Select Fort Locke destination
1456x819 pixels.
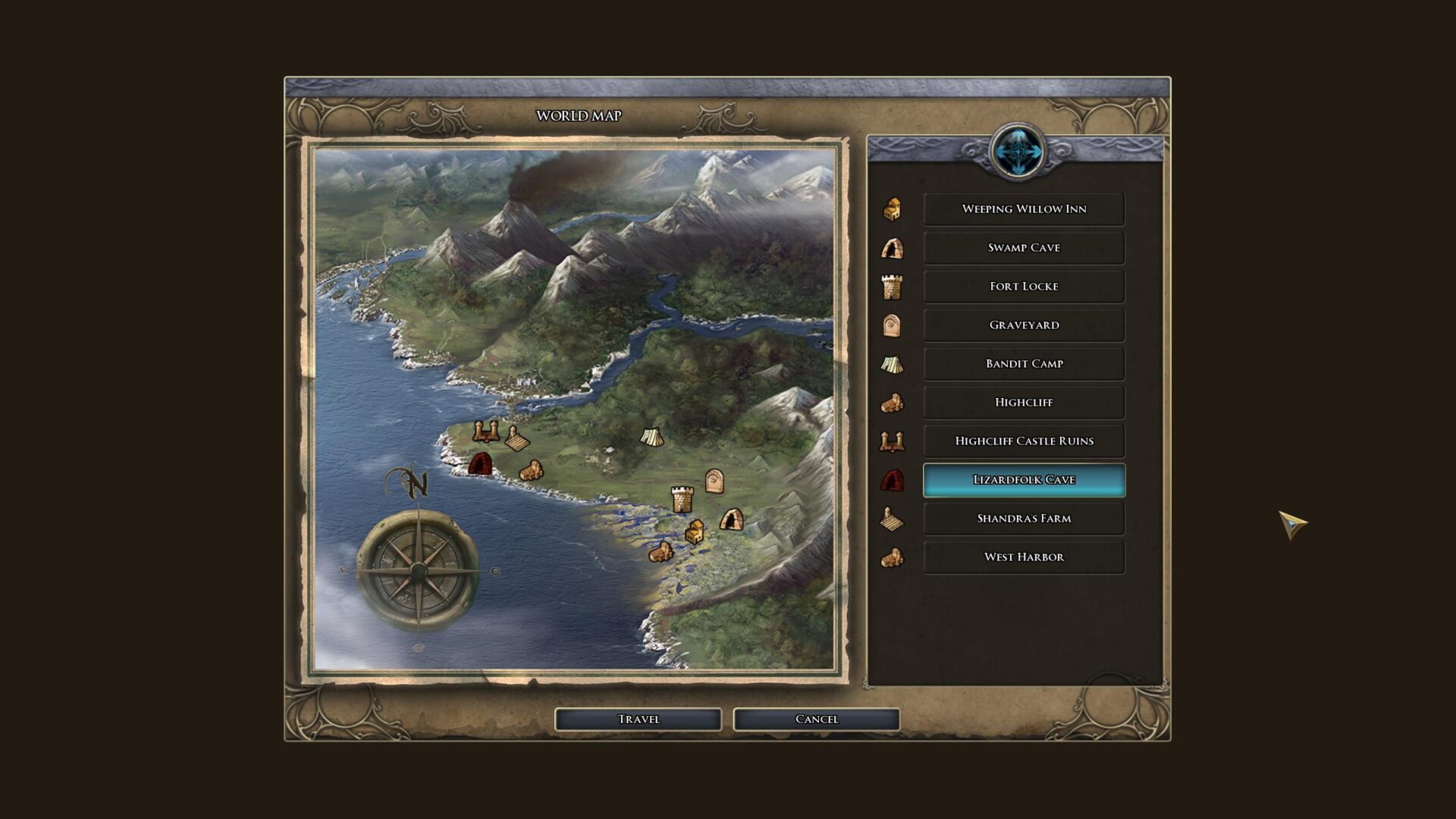click(1024, 287)
